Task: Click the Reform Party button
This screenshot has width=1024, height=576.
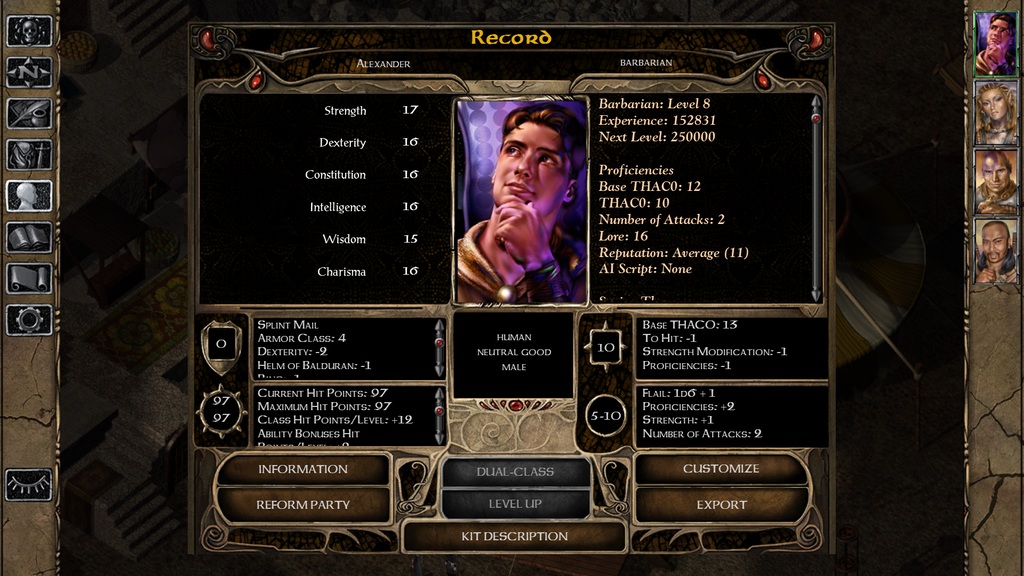Action: [x=302, y=505]
